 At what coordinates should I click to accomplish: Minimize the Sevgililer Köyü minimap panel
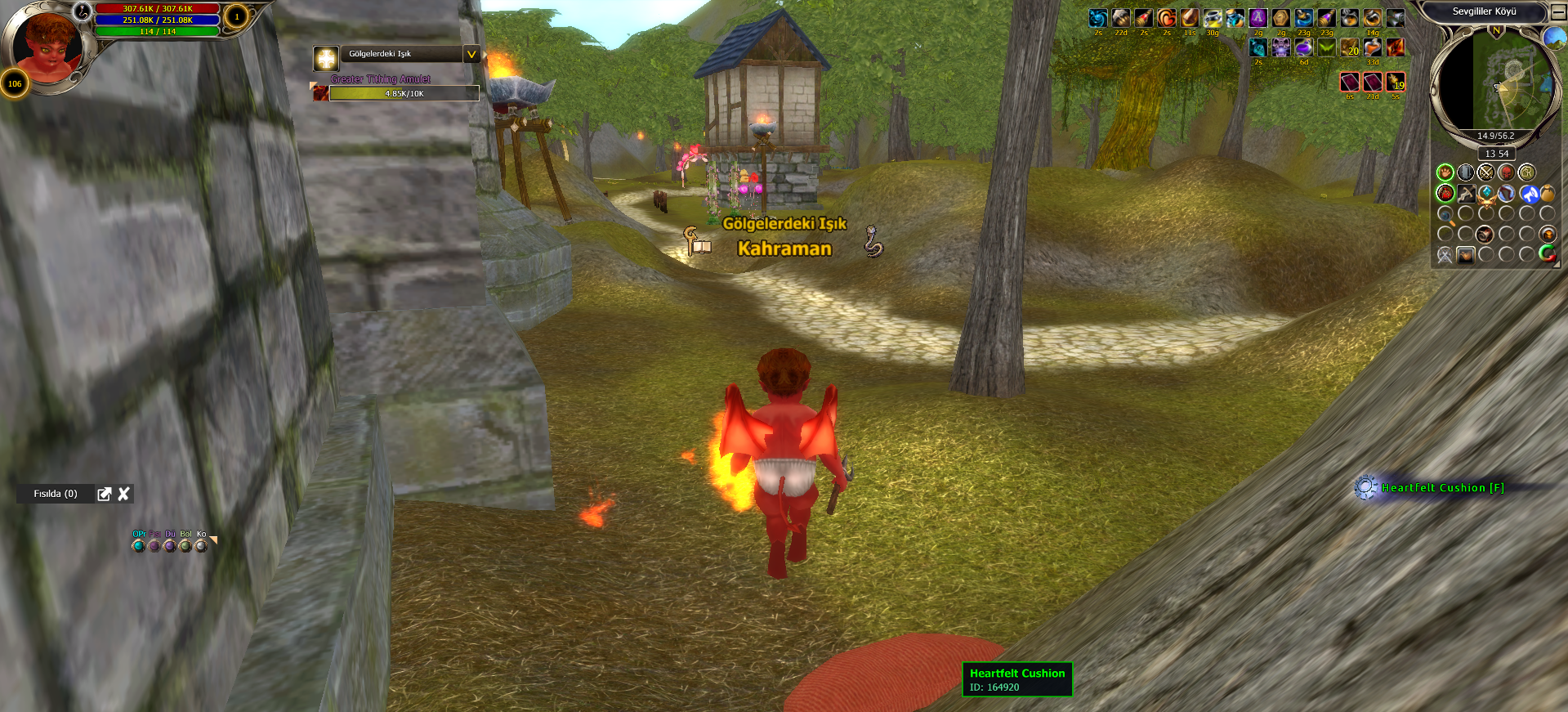tap(1558, 12)
